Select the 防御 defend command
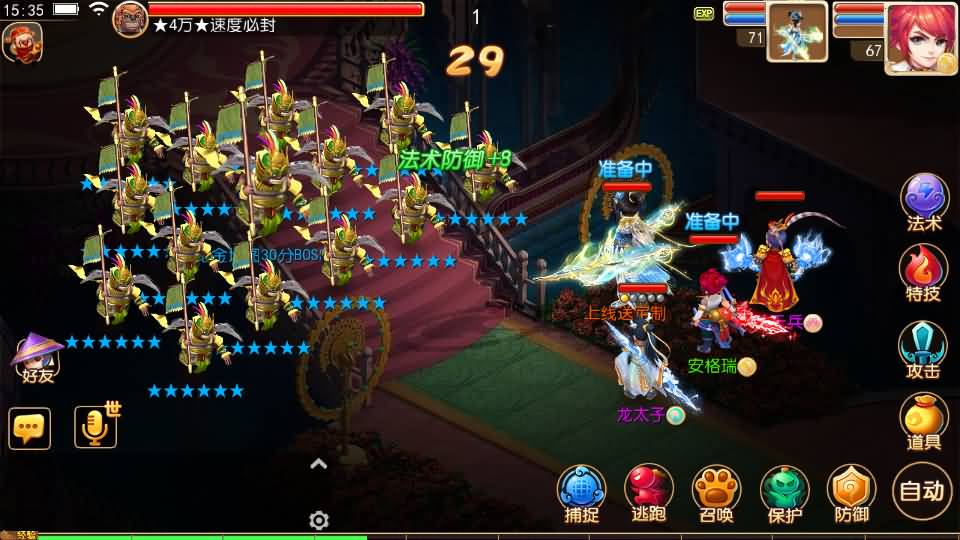This screenshot has height=540, width=960. pyautogui.click(x=851, y=492)
